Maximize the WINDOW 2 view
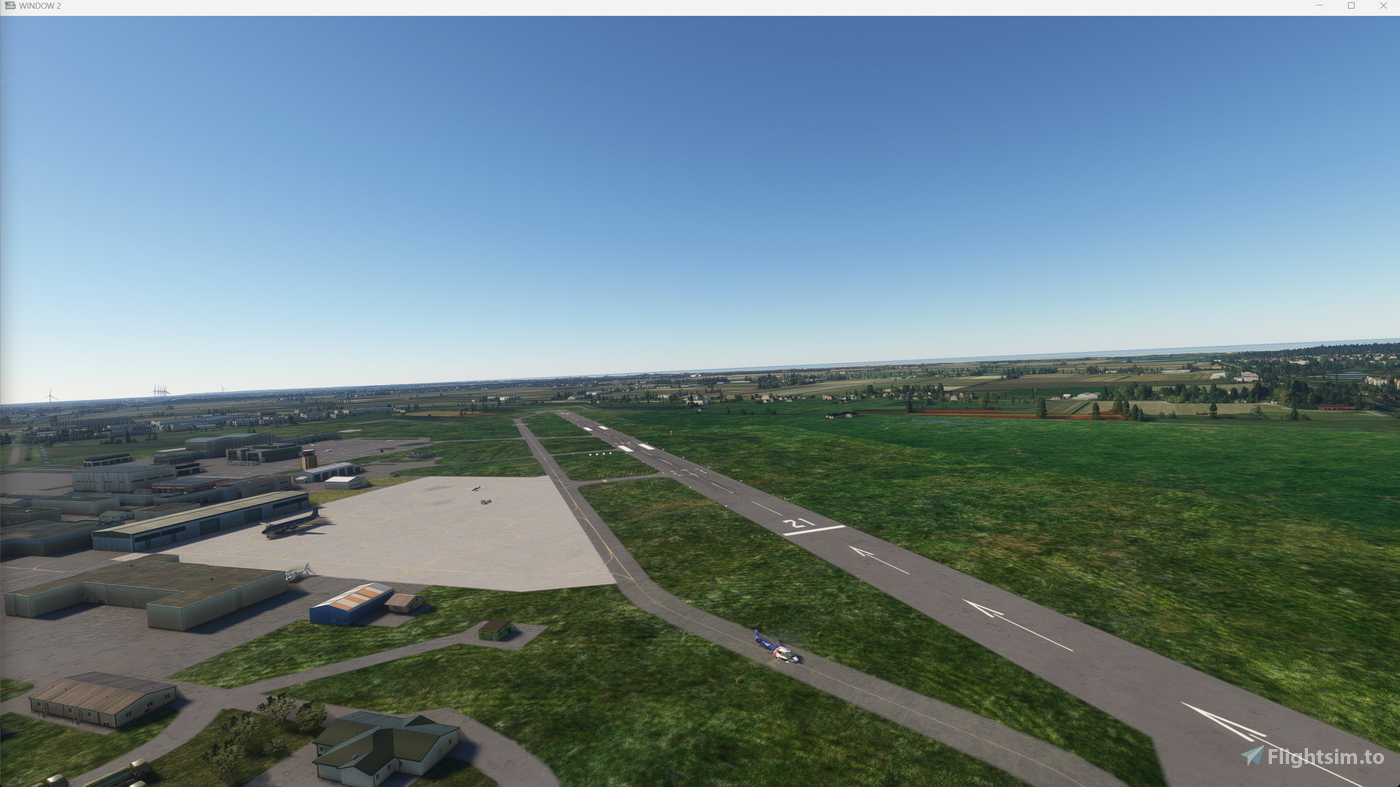1400x787 pixels. [x=1350, y=4]
